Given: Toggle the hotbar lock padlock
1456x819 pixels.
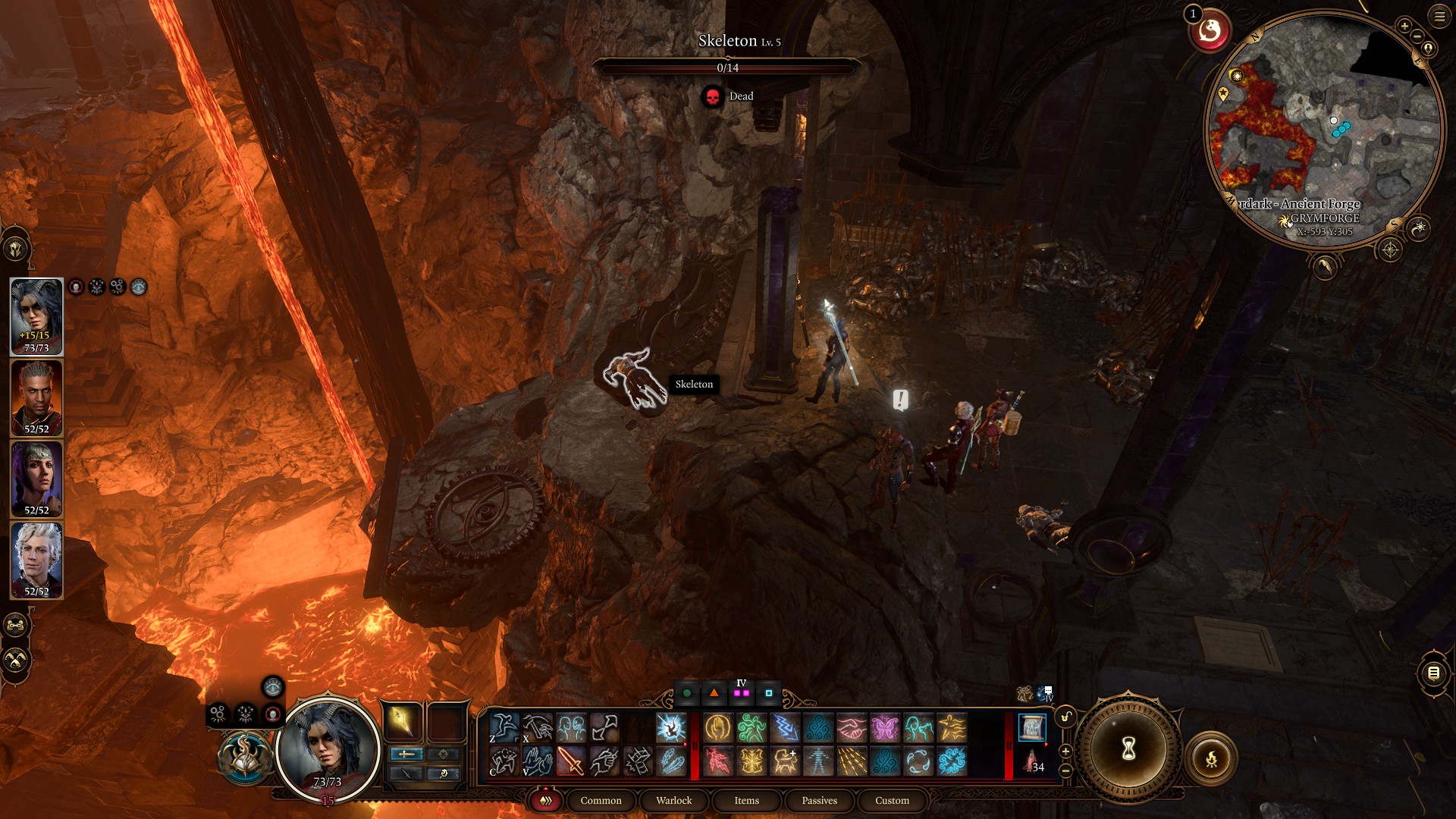Looking at the screenshot, I should [1065, 716].
